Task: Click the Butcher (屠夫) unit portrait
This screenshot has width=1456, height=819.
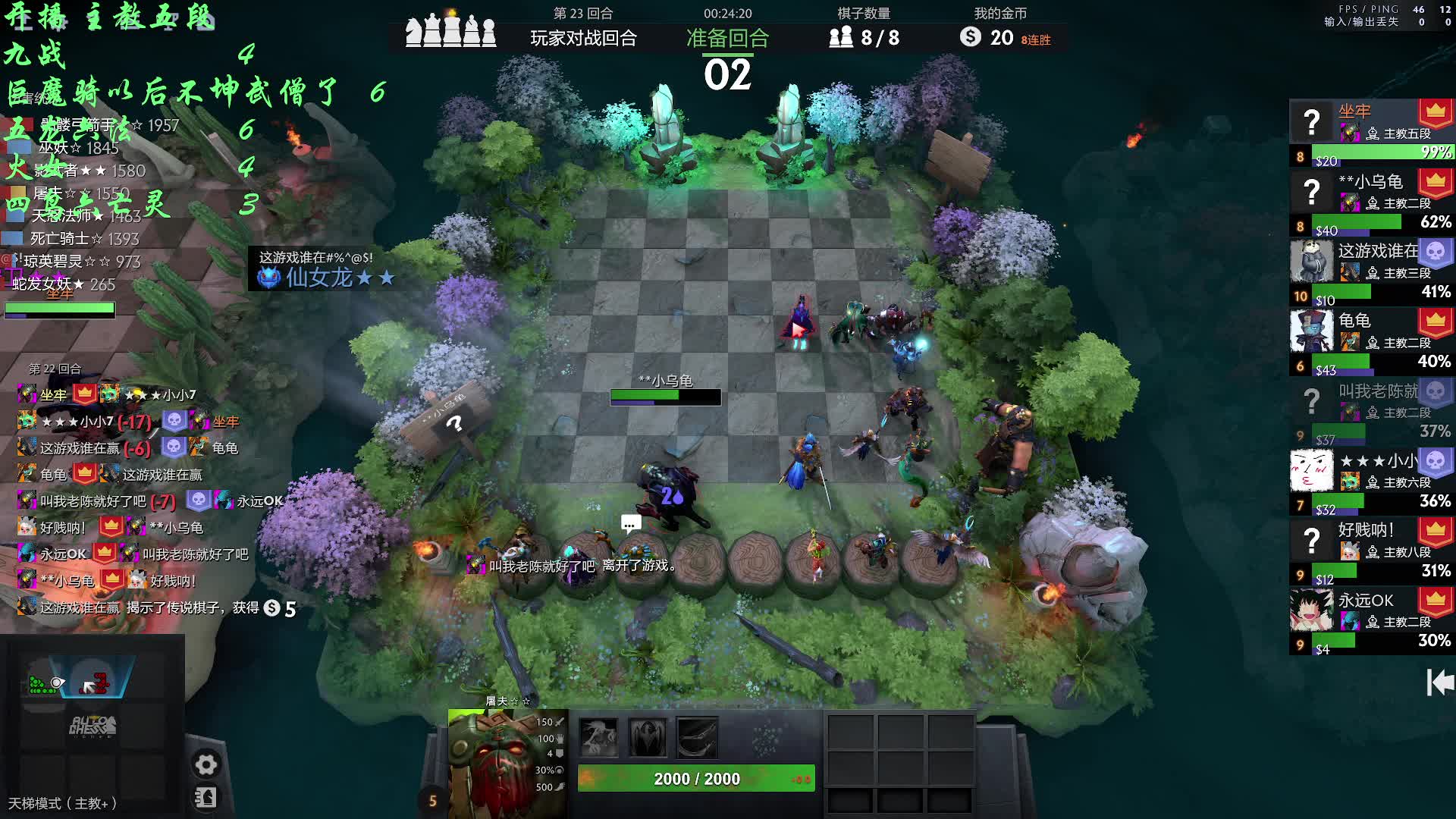Action: [x=505, y=763]
